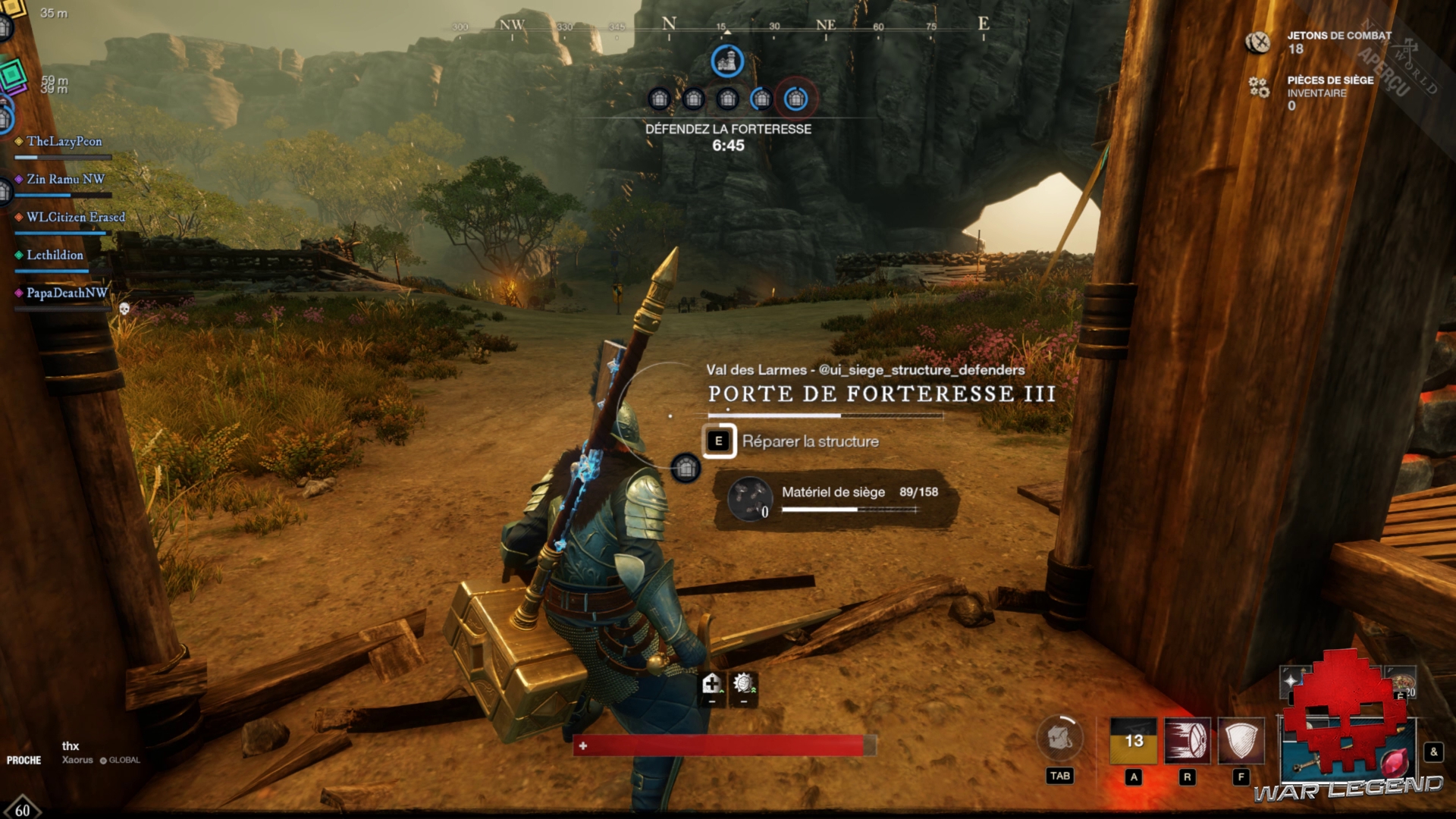
Task: Activate the shield ability icon
Action: (1241, 740)
